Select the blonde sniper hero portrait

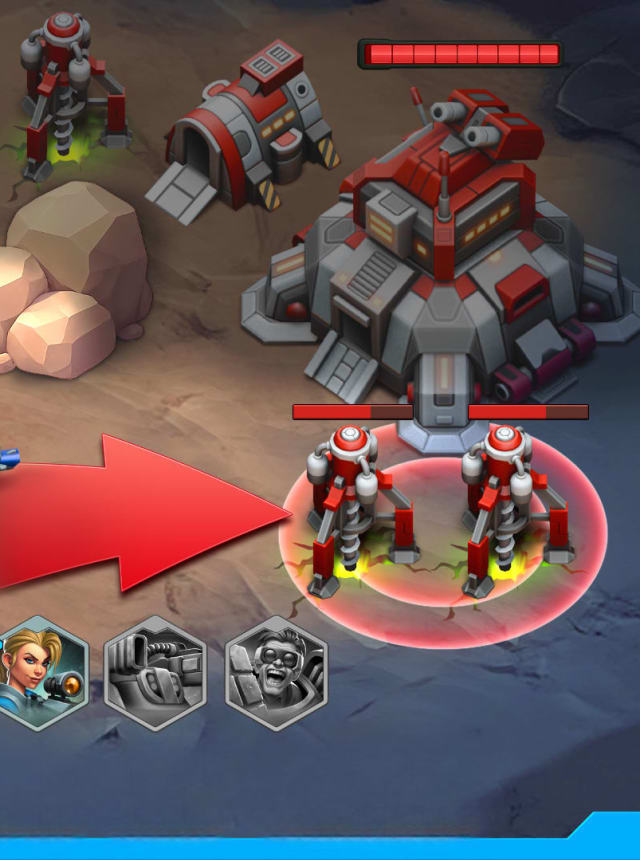tap(43, 673)
